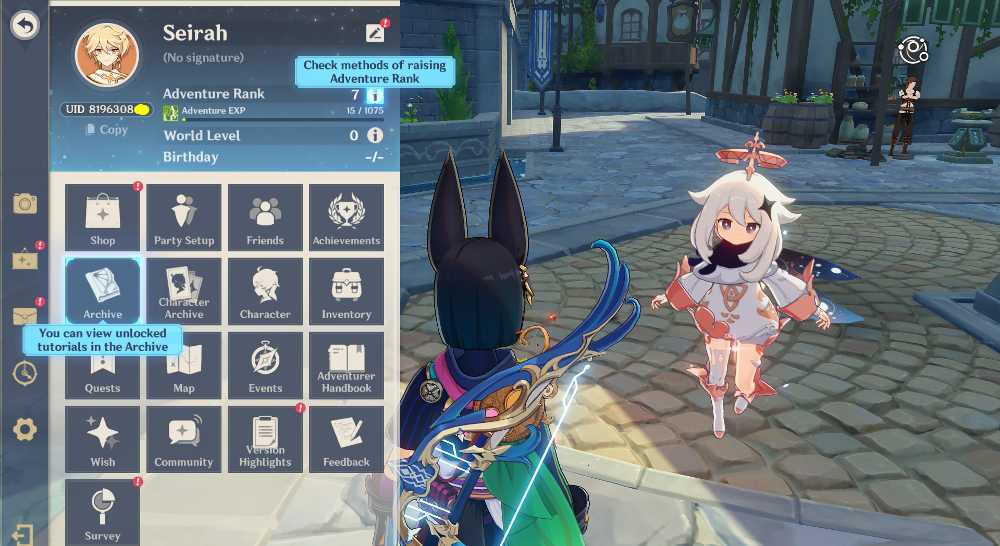Open the Map
The height and width of the screenshot is (546, 1000).
184,365
